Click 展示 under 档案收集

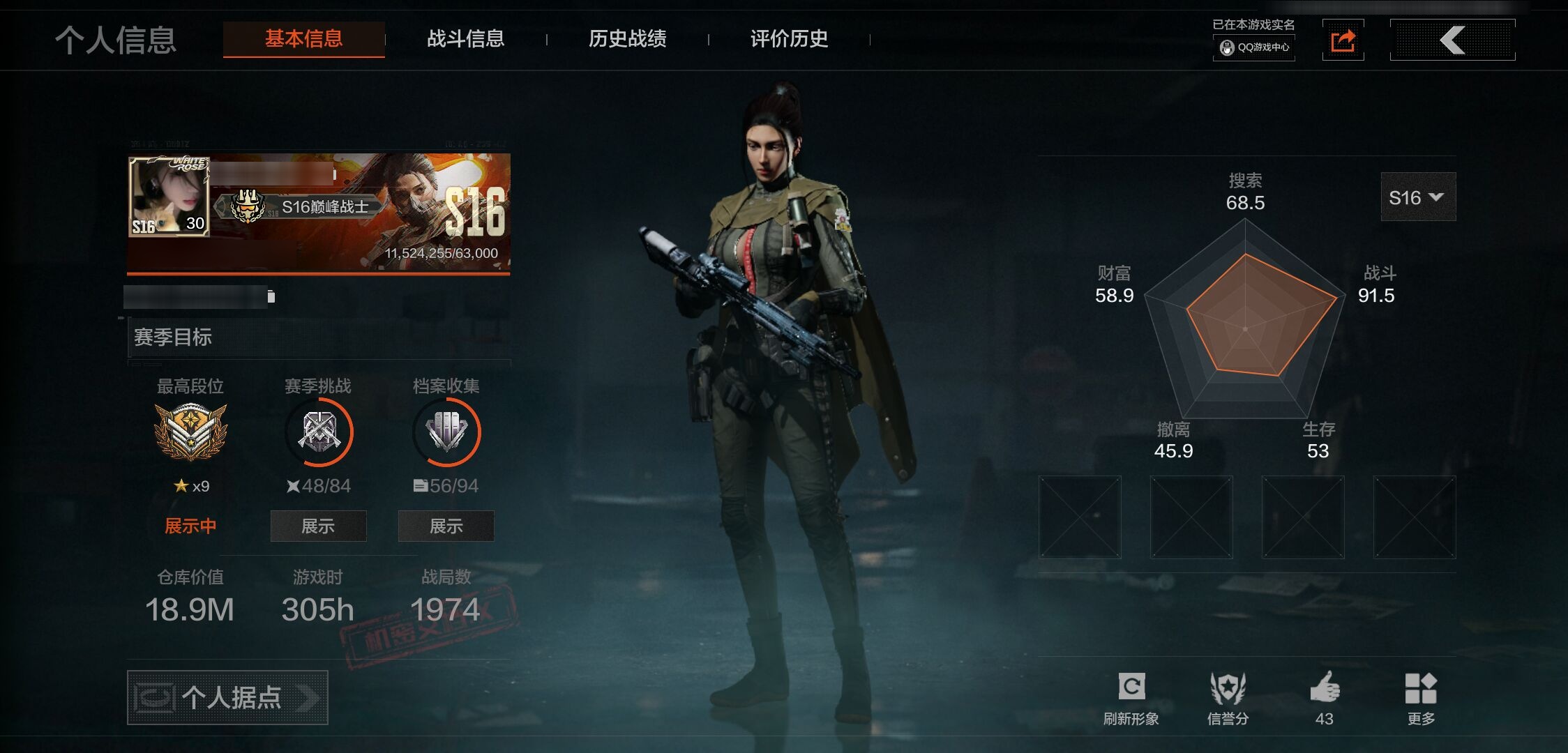(x=446, y=526)
